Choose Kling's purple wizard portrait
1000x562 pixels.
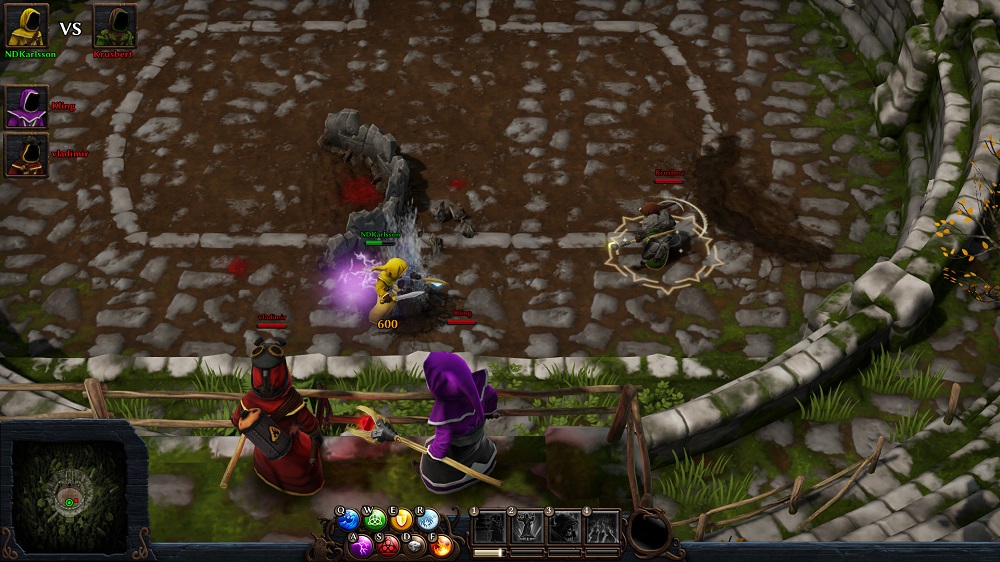coord(27,106)
